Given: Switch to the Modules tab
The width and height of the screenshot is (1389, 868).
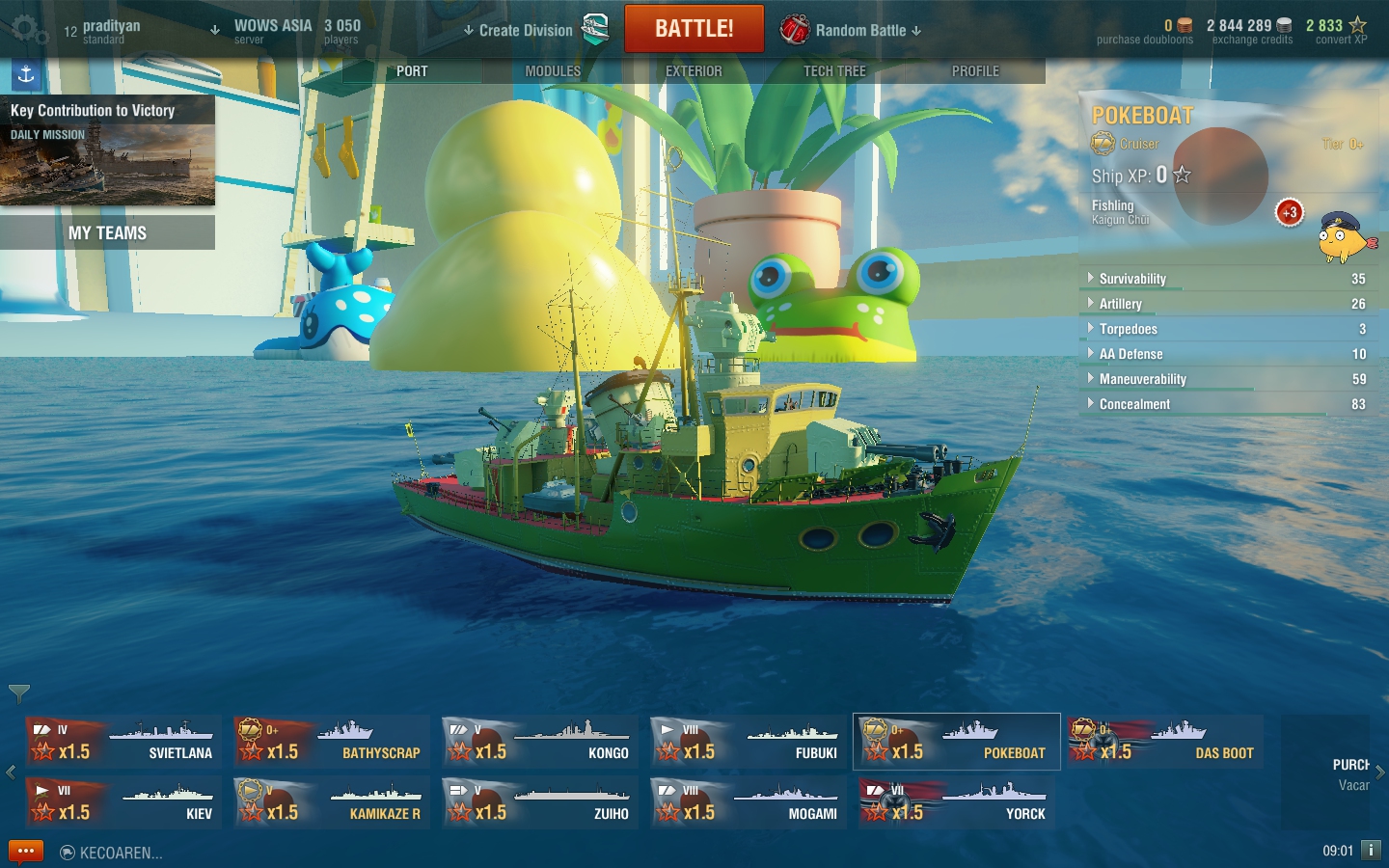Looking at the screenshot, I should click(553, 71).
